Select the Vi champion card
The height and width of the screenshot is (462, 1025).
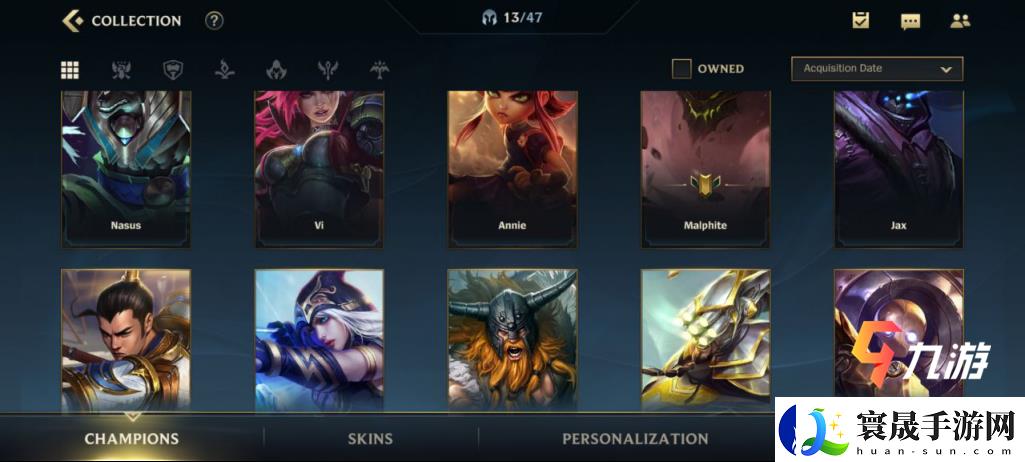click(x=319, y=168)
